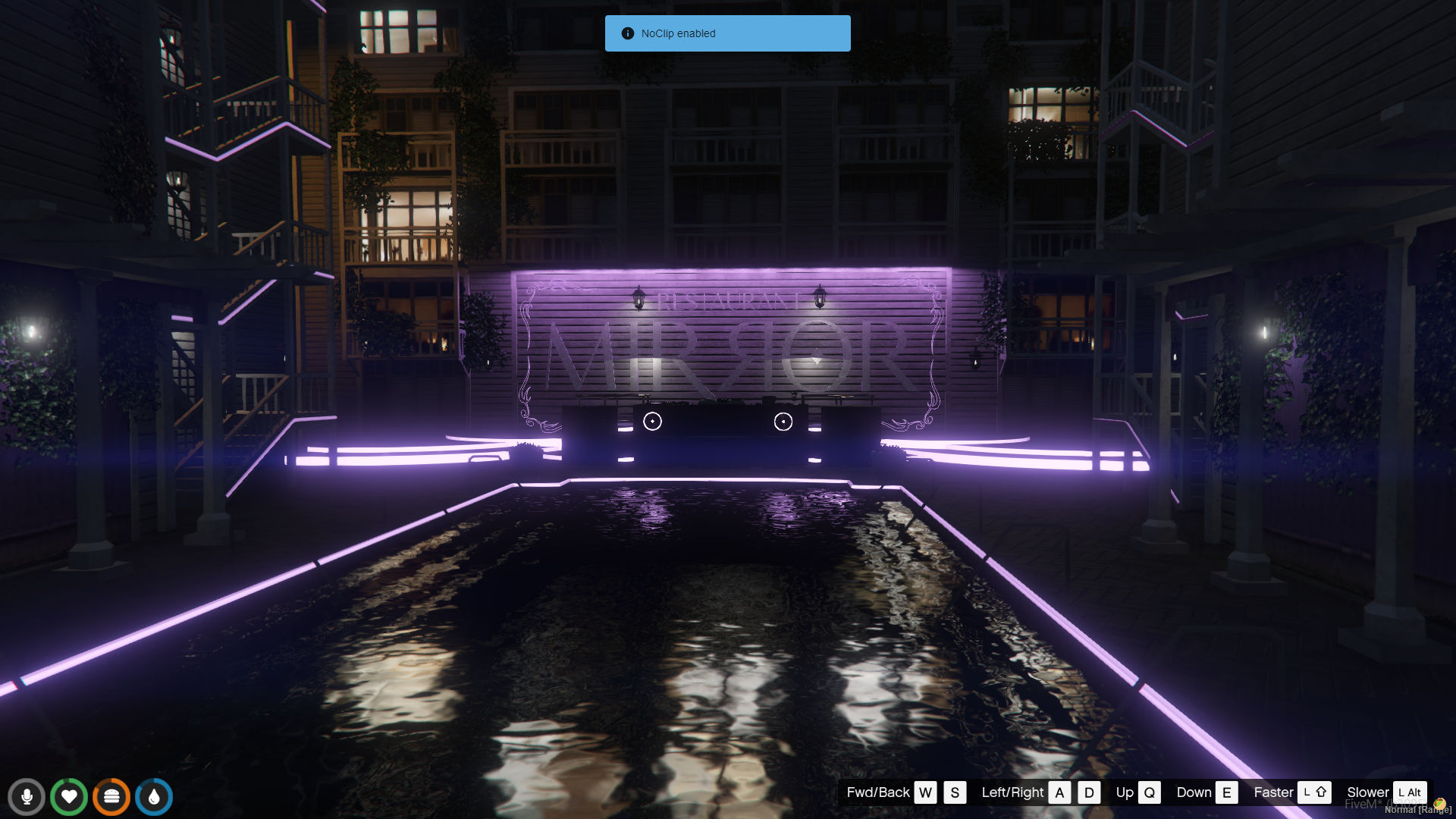The width and height of the screenshot is (1456, 819).
Task: Click the water drop thirst icon
Action: tap(154, 797)
